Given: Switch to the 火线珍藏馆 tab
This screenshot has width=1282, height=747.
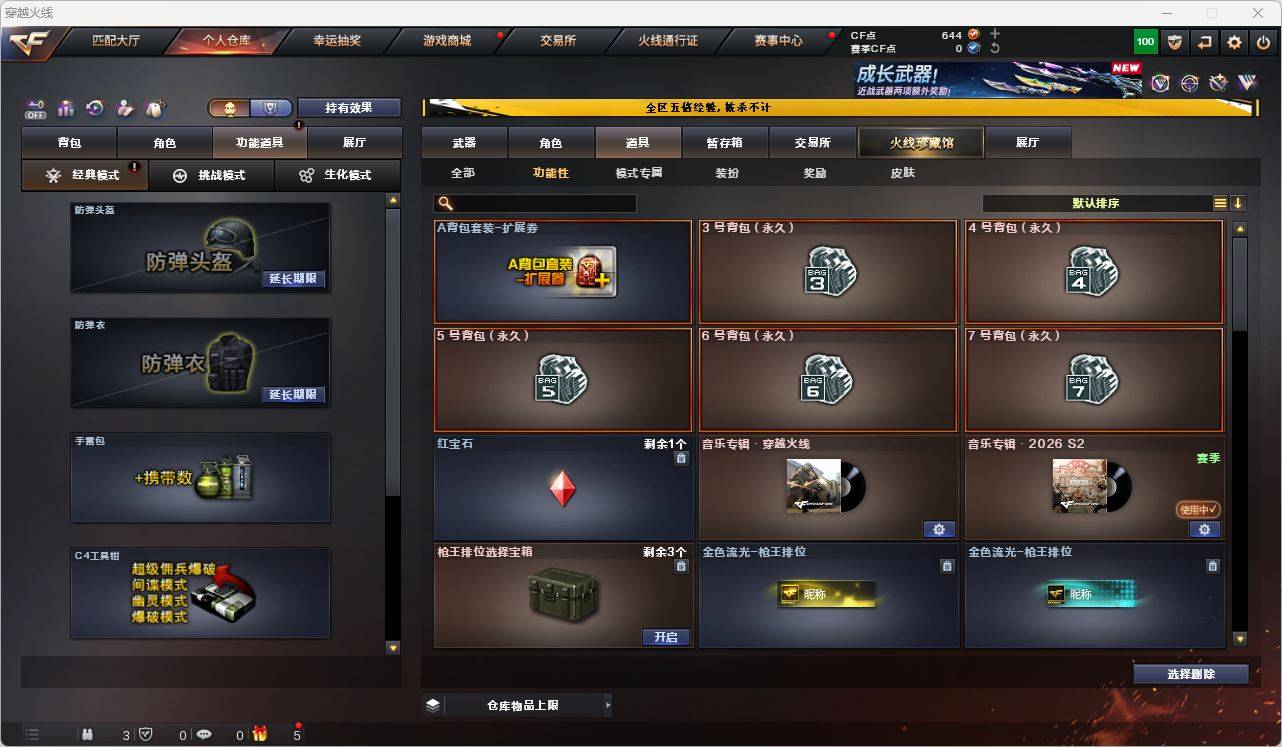Looking at the screenshot, I should pyautogui.click(x=919, y=142).
